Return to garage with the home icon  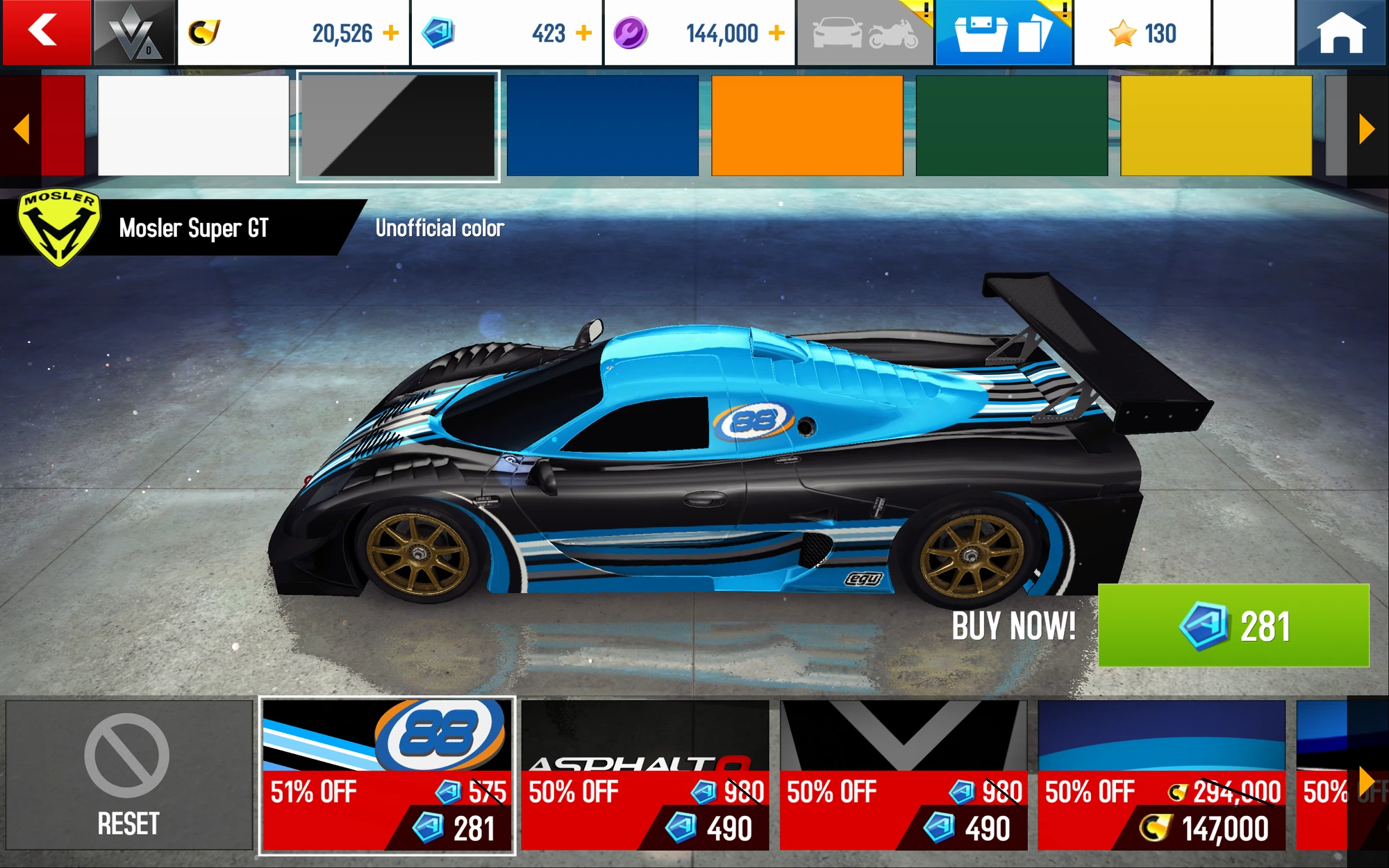[1340, 31]
